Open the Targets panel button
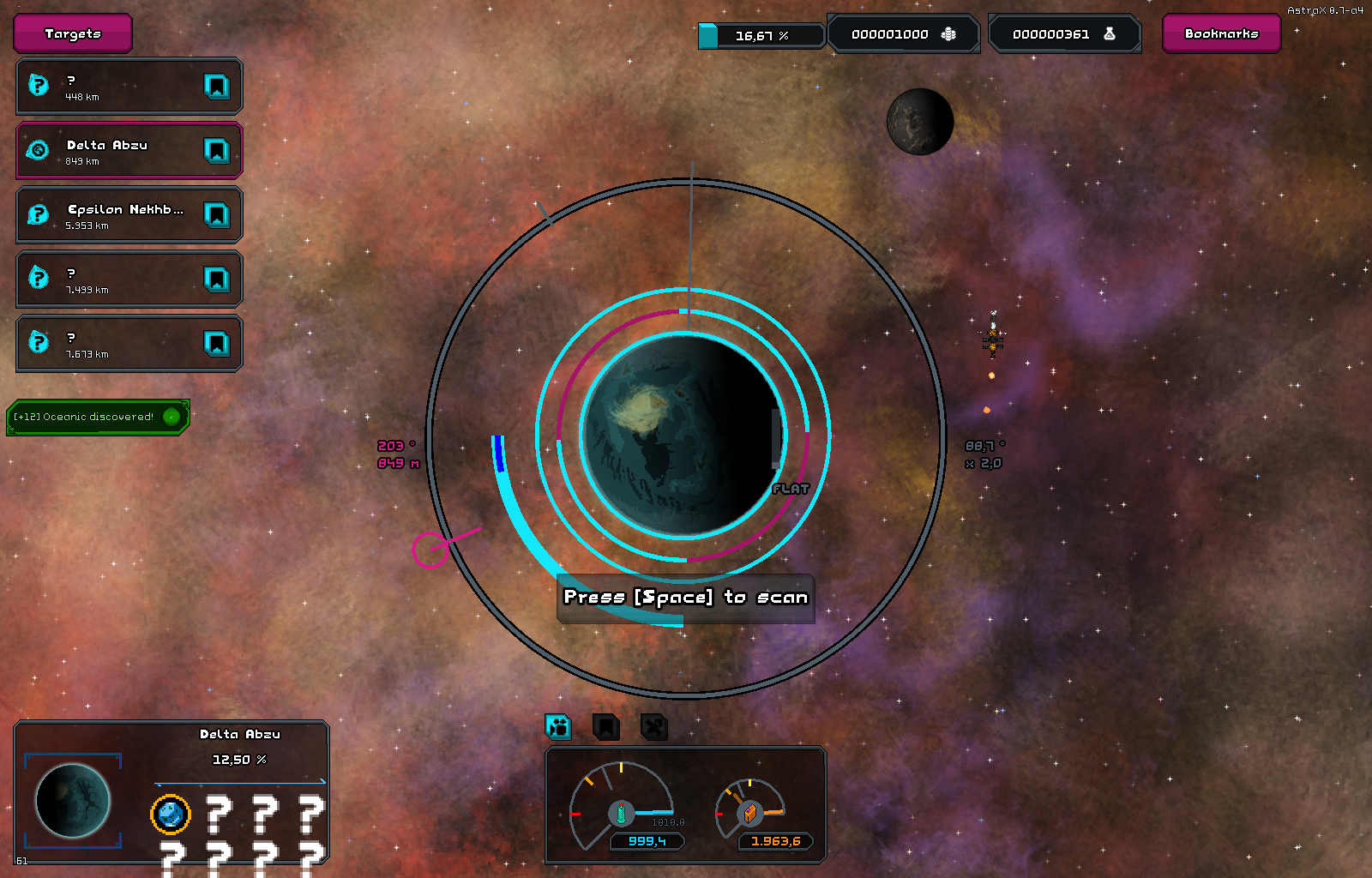Viewport: 1372px width, 878px height. point(73,33)
